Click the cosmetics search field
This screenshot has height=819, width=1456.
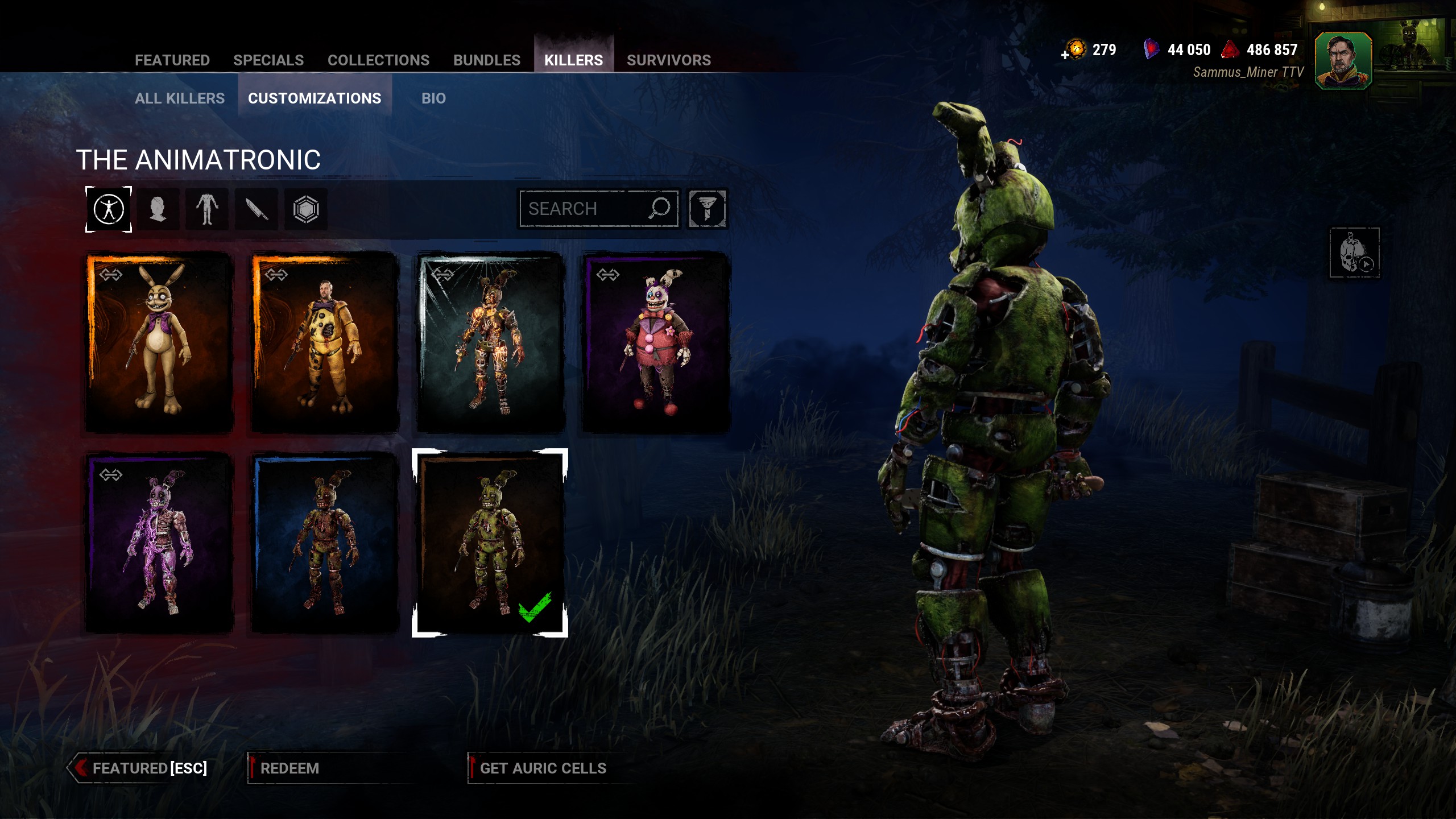(586, 209)
